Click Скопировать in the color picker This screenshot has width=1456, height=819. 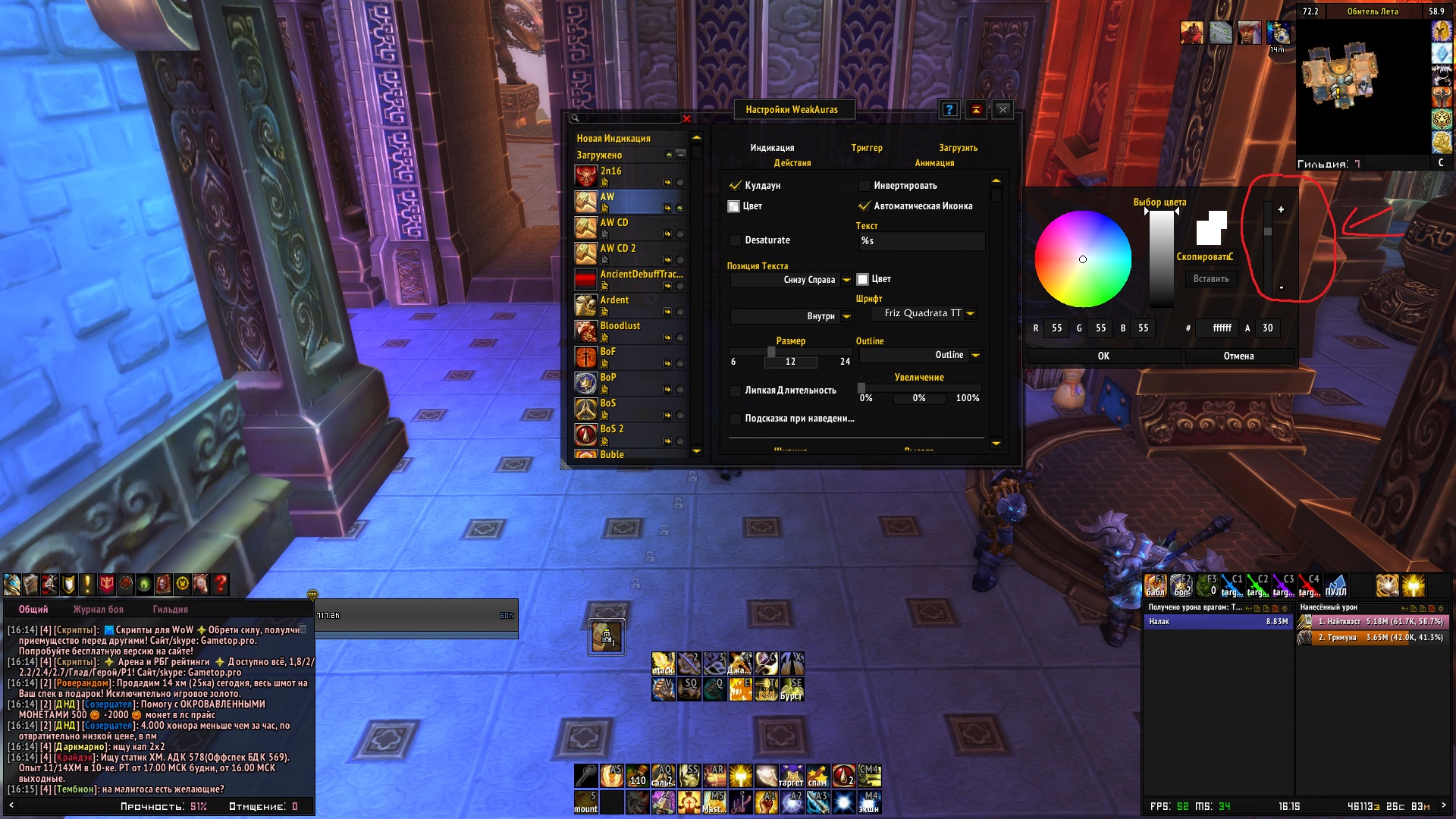1204,257
